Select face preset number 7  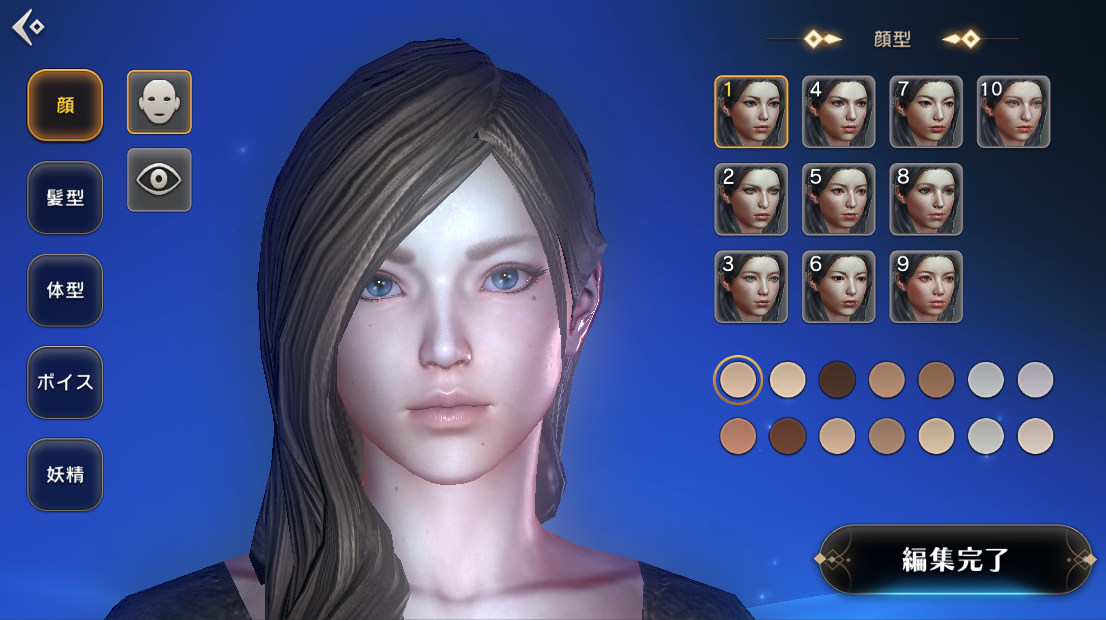point(926,112)
